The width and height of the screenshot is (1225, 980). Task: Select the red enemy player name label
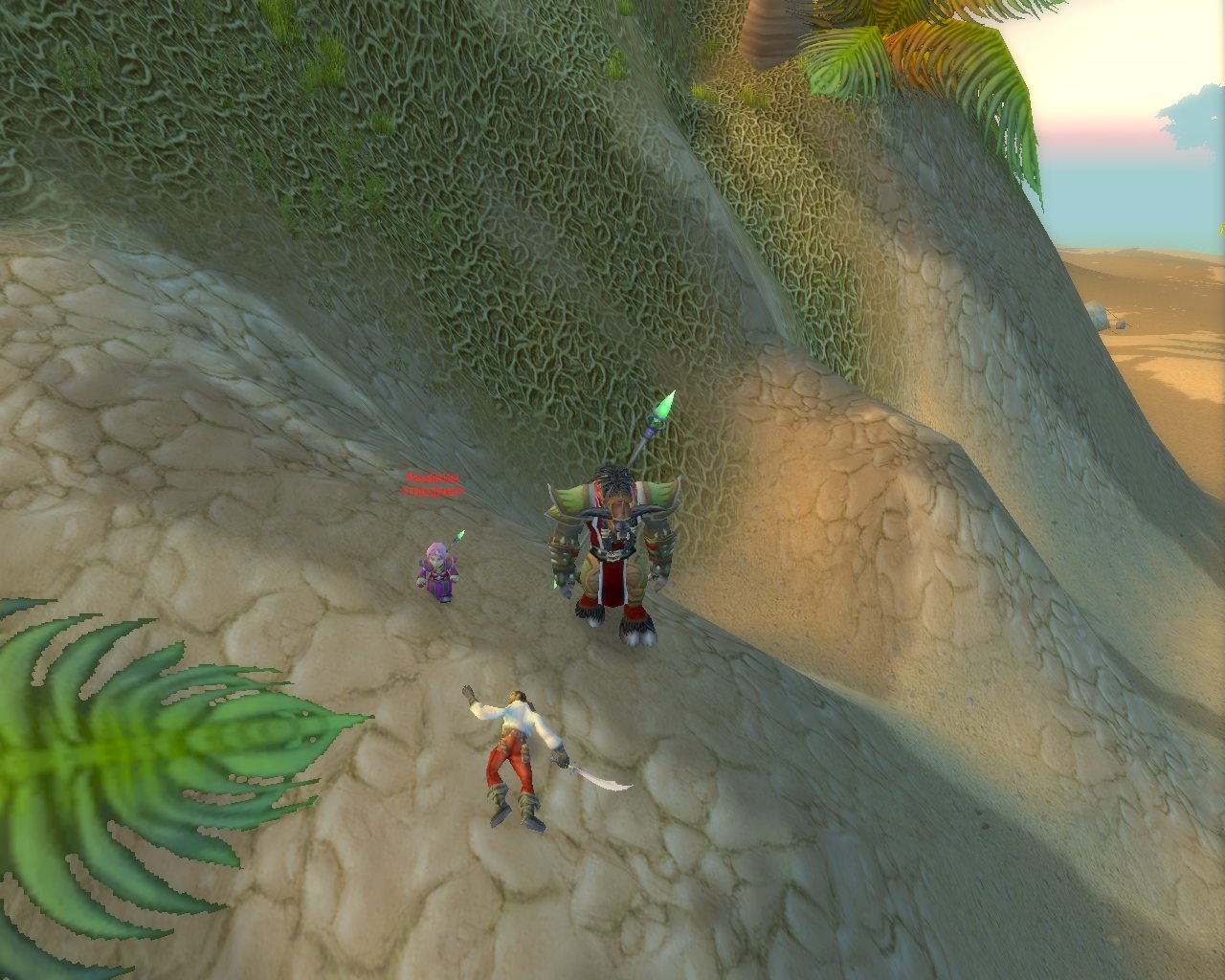[x=433, y=479]
